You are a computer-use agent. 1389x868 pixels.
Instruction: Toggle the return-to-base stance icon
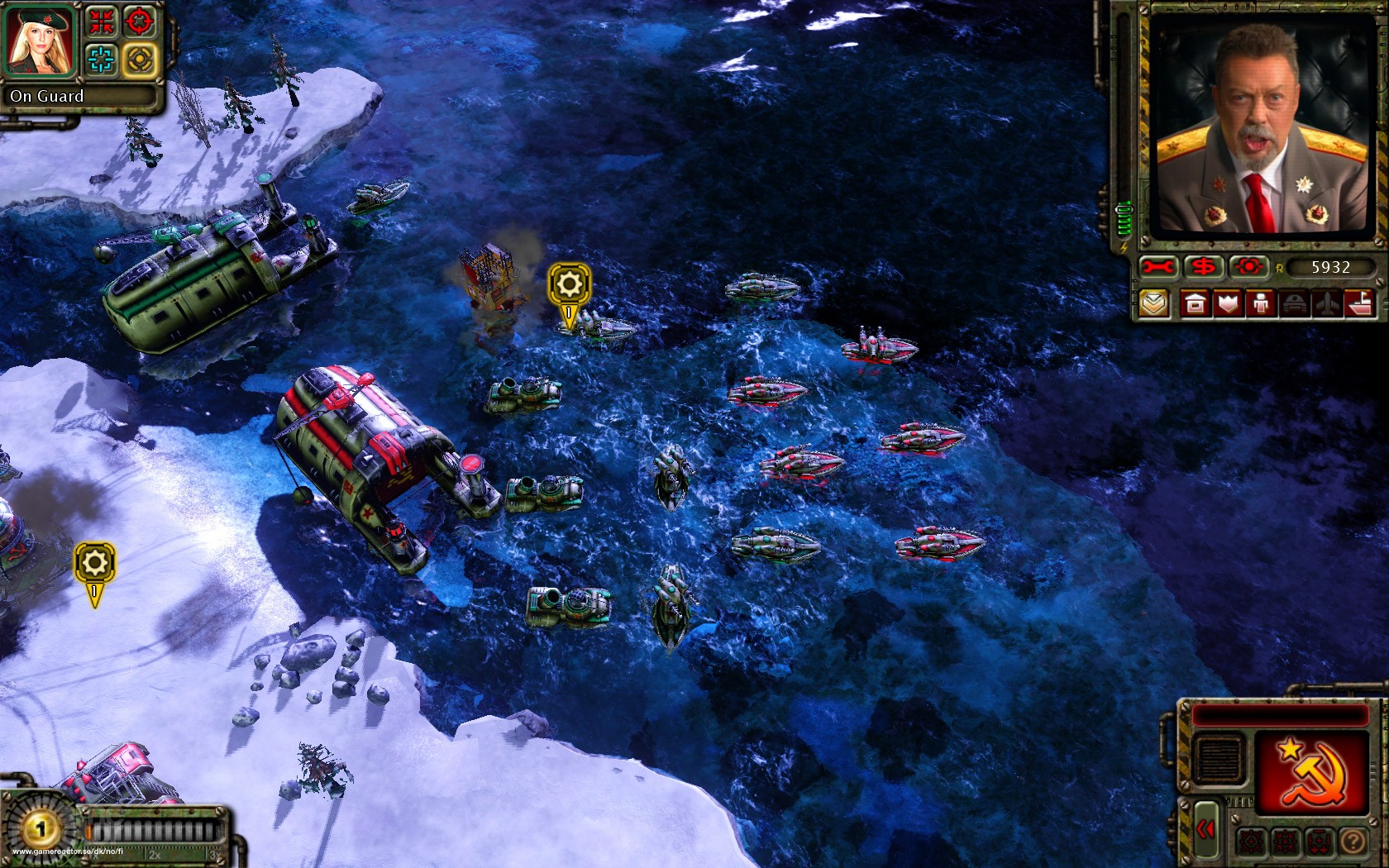coord(1319,841)
